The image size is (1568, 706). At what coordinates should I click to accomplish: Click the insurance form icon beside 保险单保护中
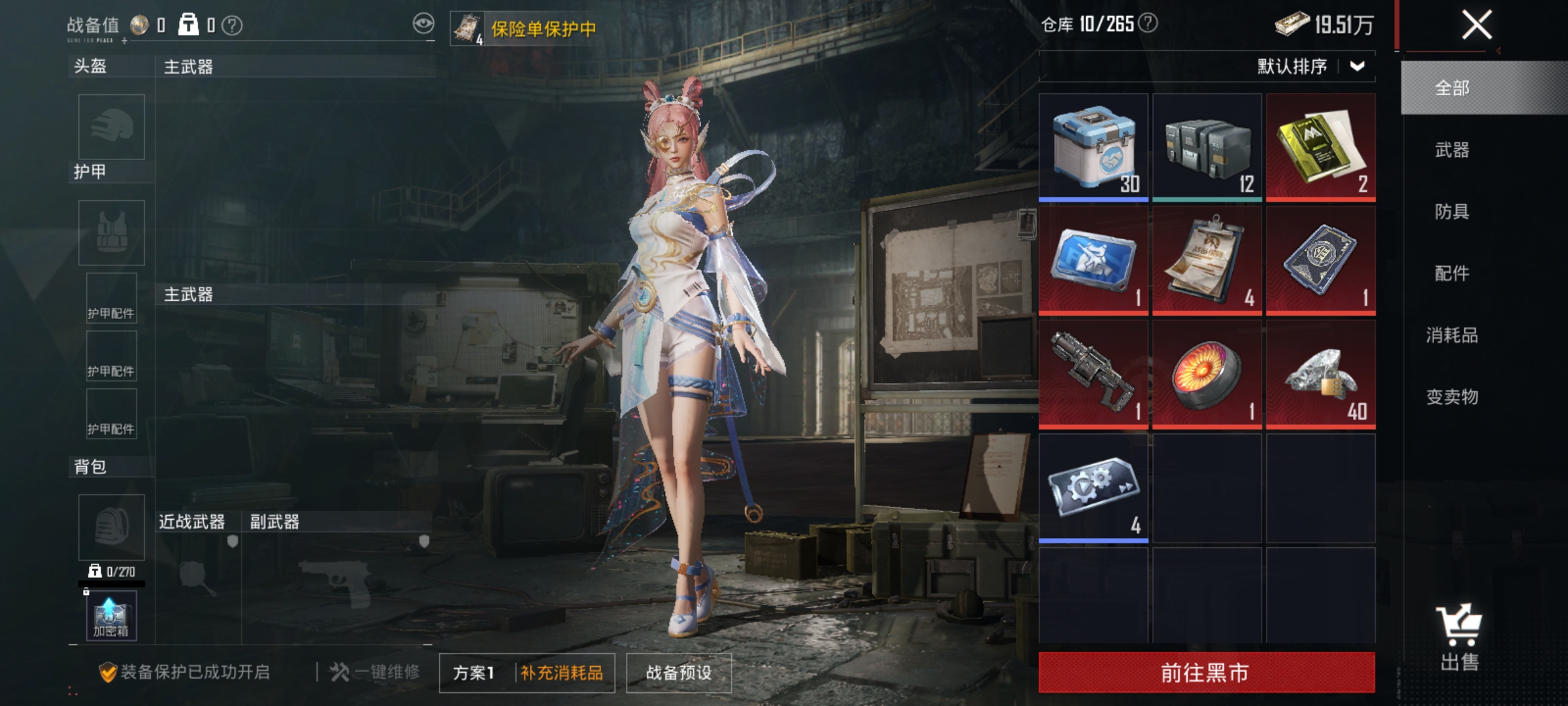coord(468,26)
